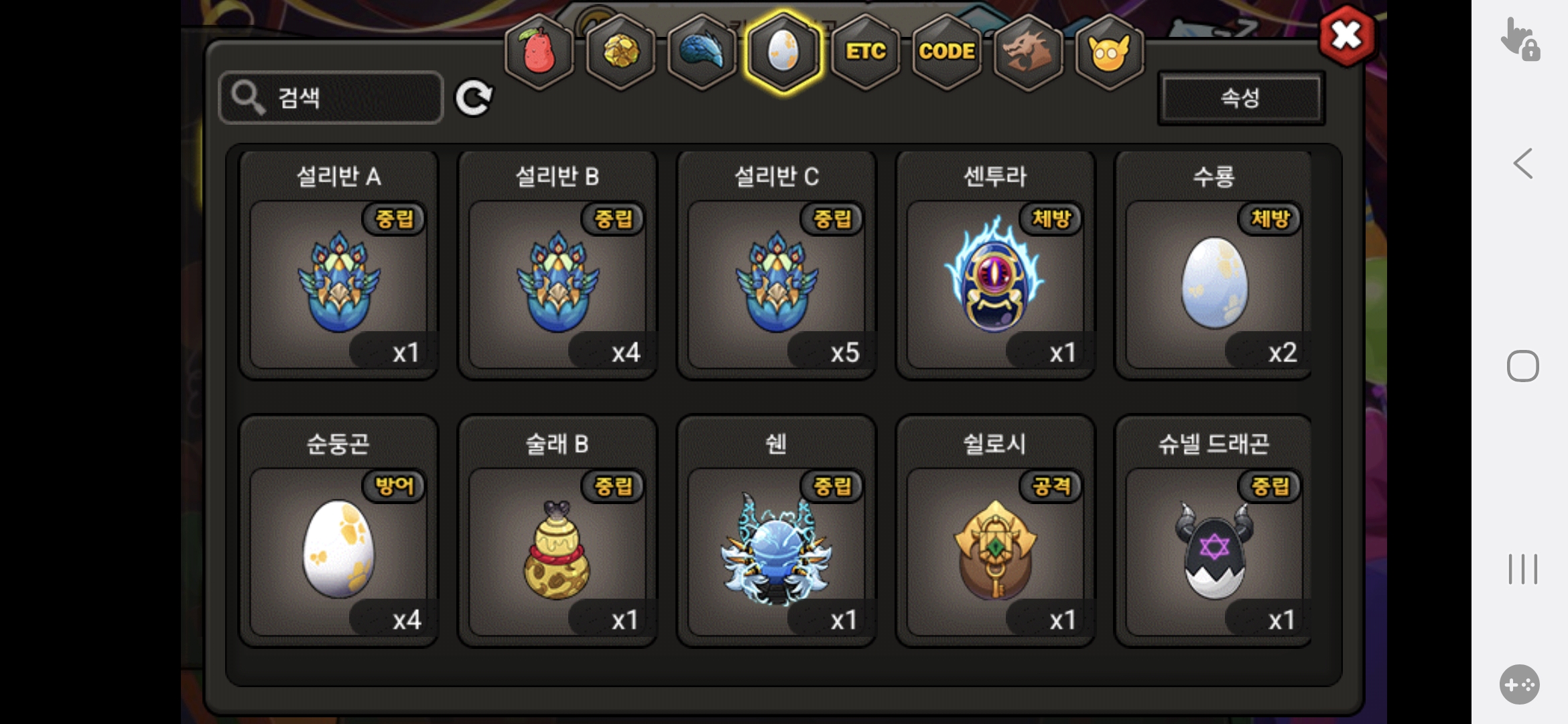Image resolution: width=1568 pixels, height=724 pixels.
Task: Open the 속성 attribute filter
Action: coord(1241,98)
